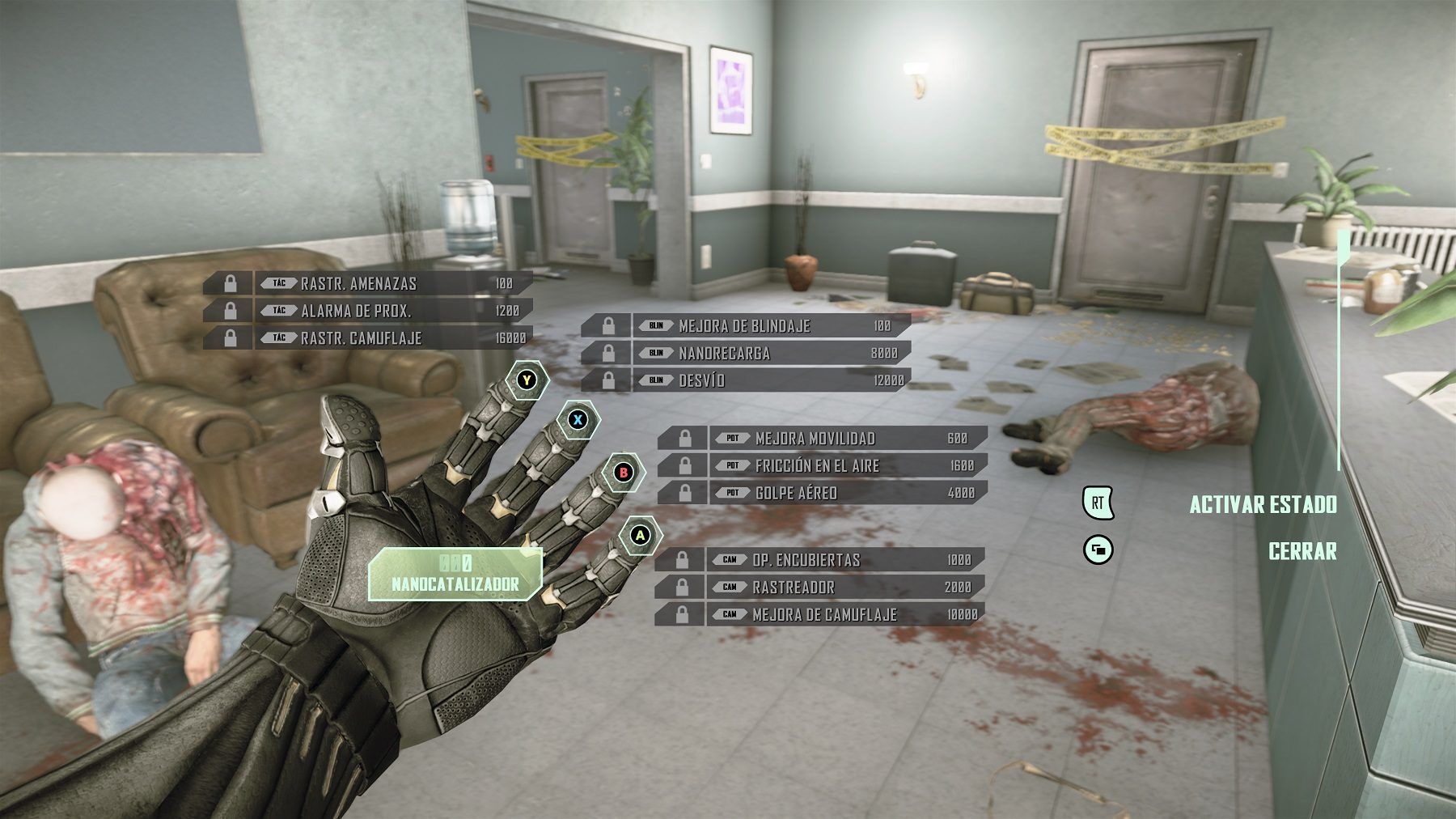Select Op. Encubiertas stealth module
This screenshot has height=819, width=1456.
point(819,560)
